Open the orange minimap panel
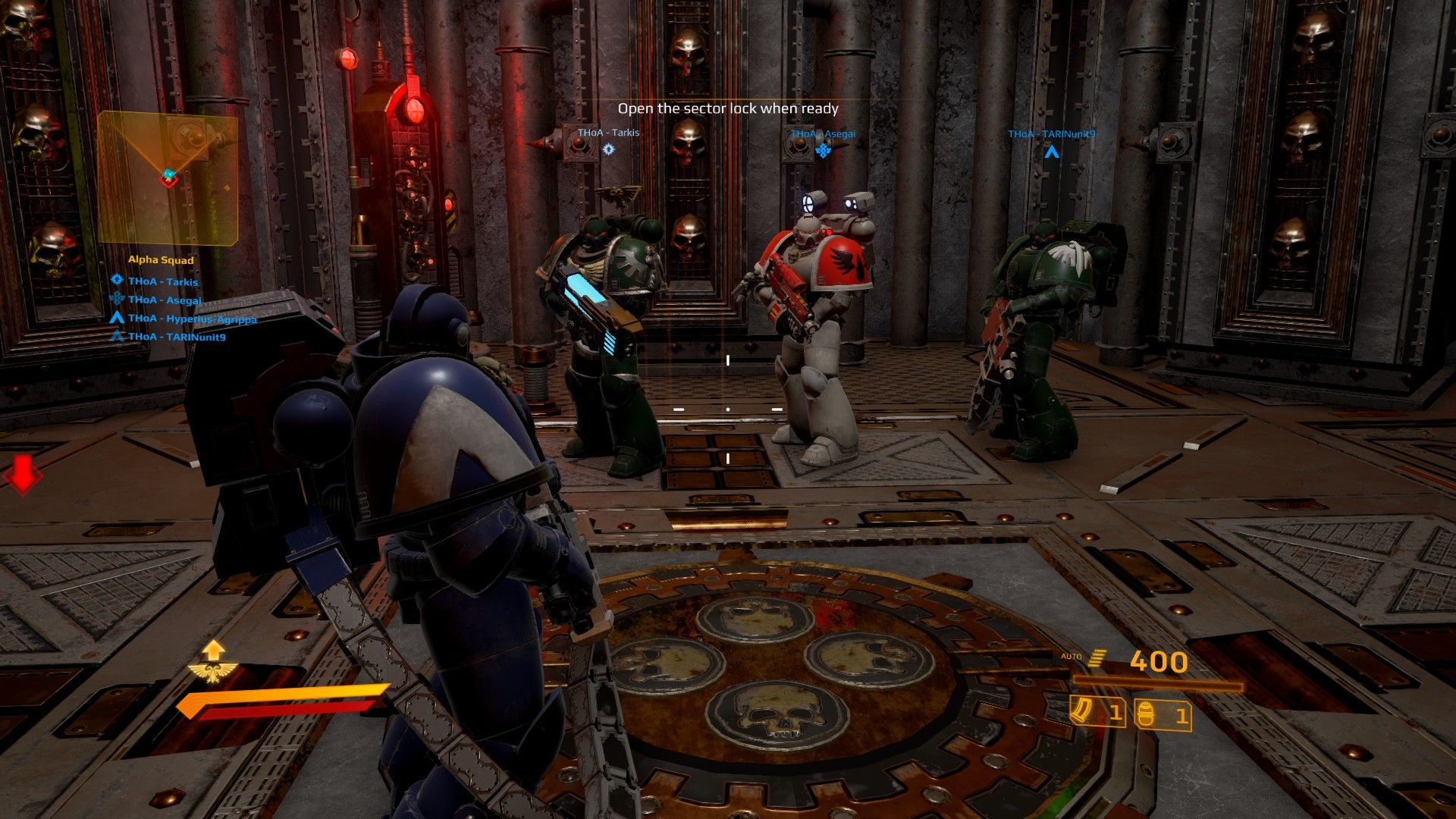The height and width of the screenshot is (819, 1456). click(168, 177)
